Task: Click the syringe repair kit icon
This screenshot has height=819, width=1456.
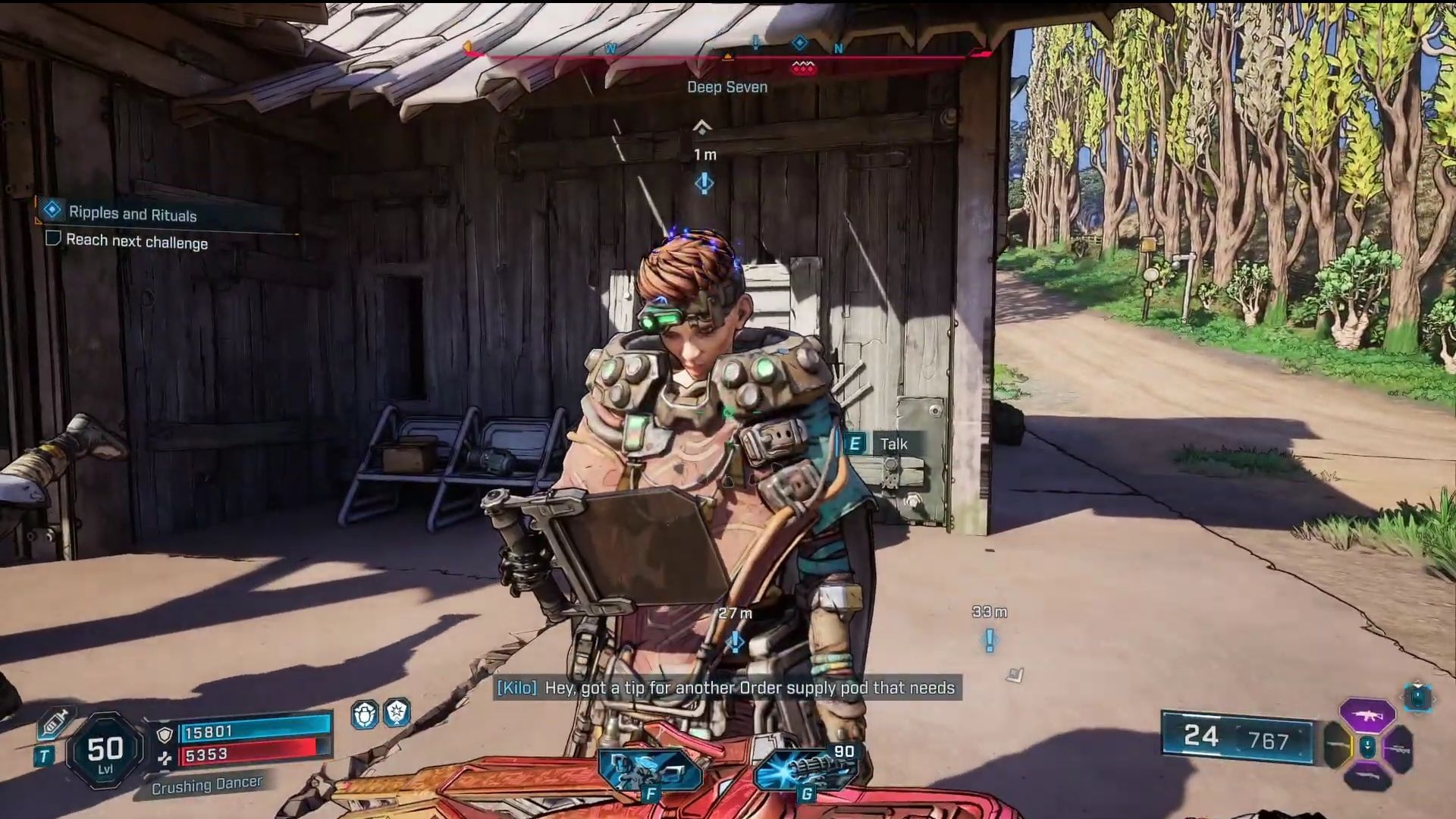Action: 53,723
